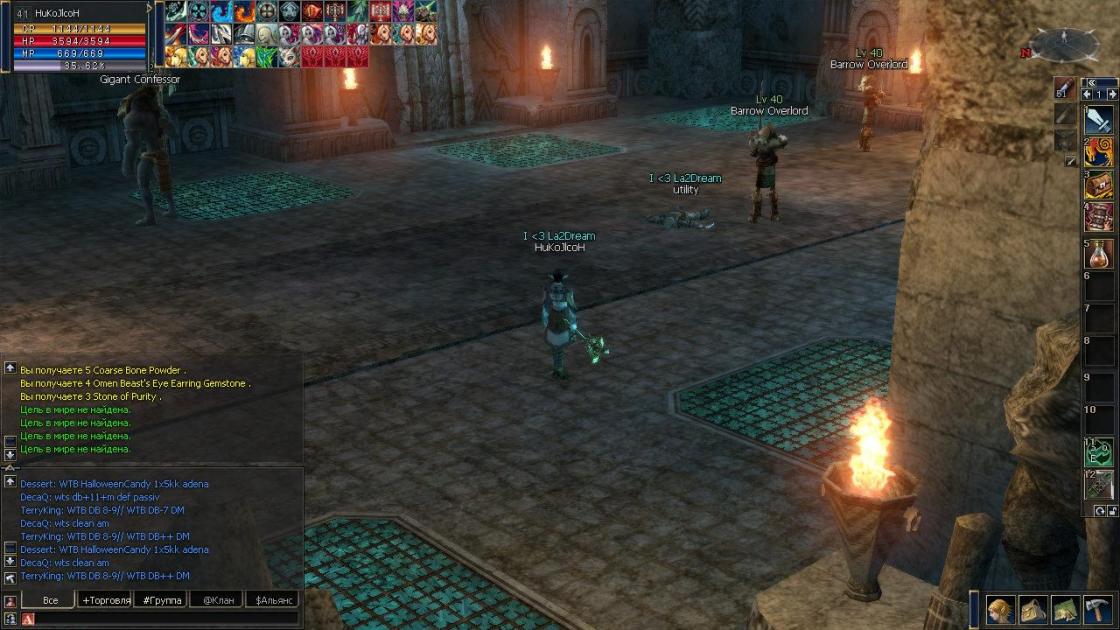Open the system menu hammer icon

tap(1097, 609)
